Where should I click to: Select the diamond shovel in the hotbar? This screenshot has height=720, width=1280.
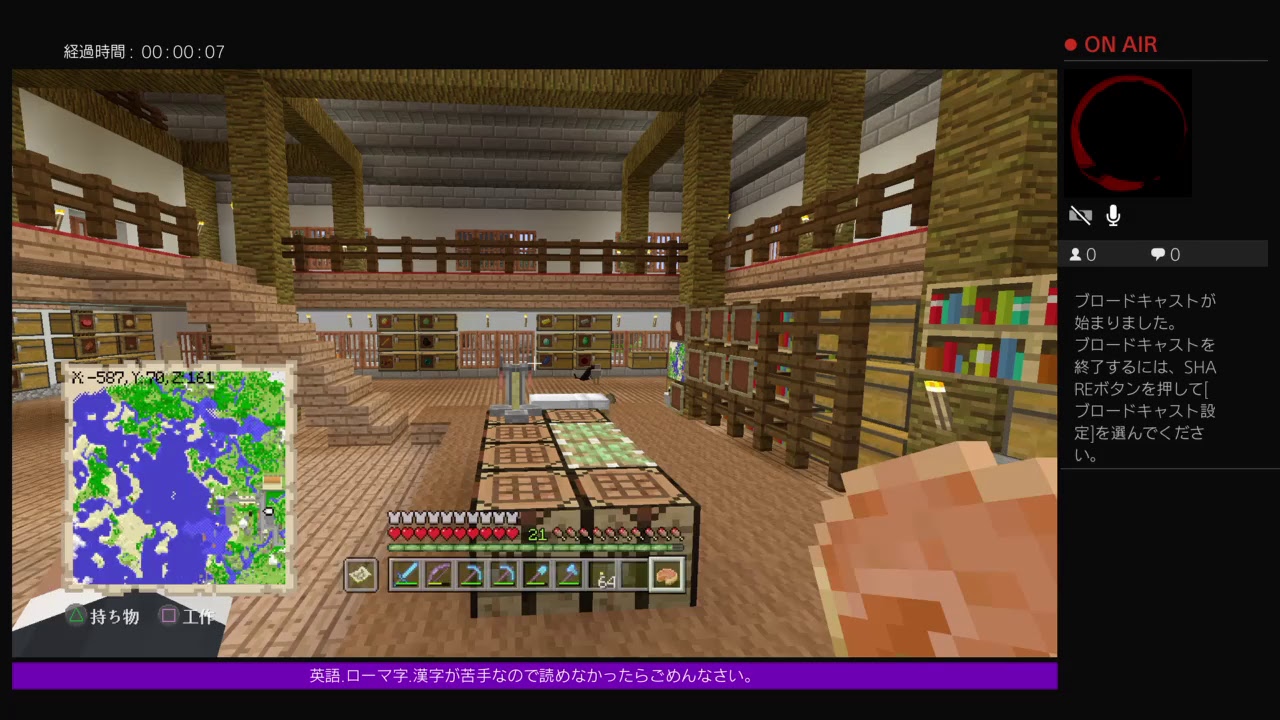coord(537,573)
